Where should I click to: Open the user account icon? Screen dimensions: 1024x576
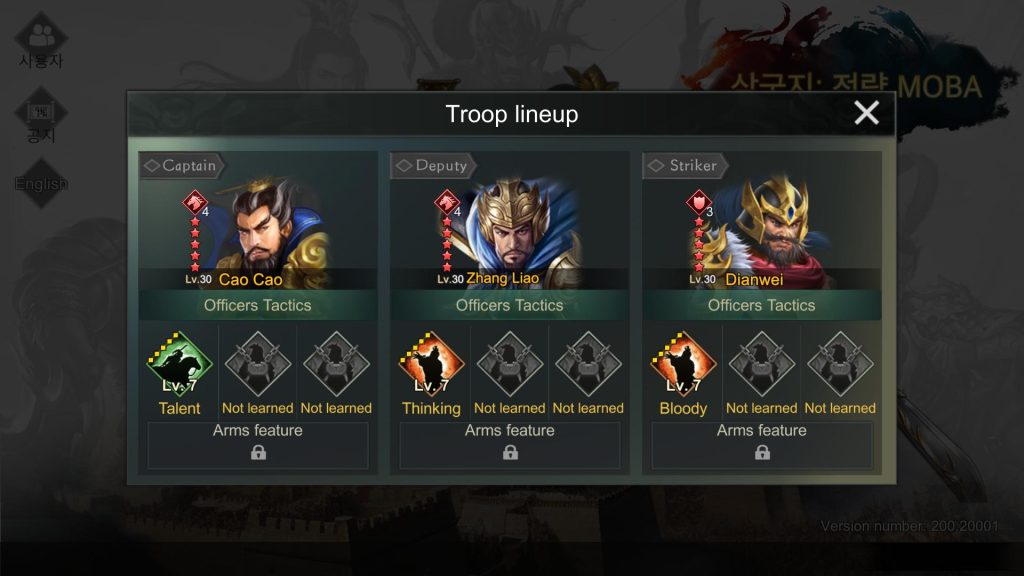click(x=41, y=40)
